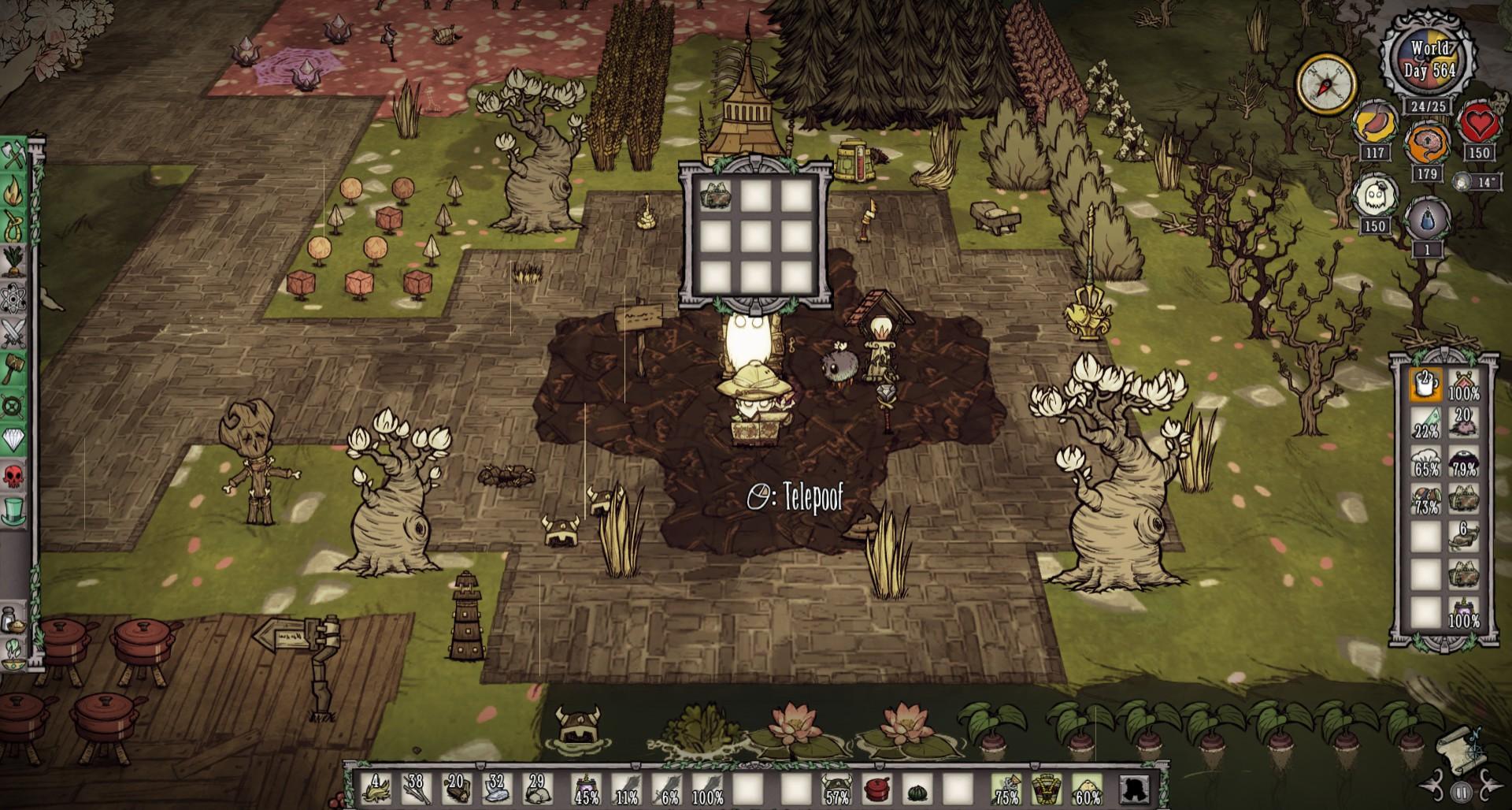Switch to the green top hat Dress tab
The height and width of the screenshot is (810, 1512).
pos(15,511)
